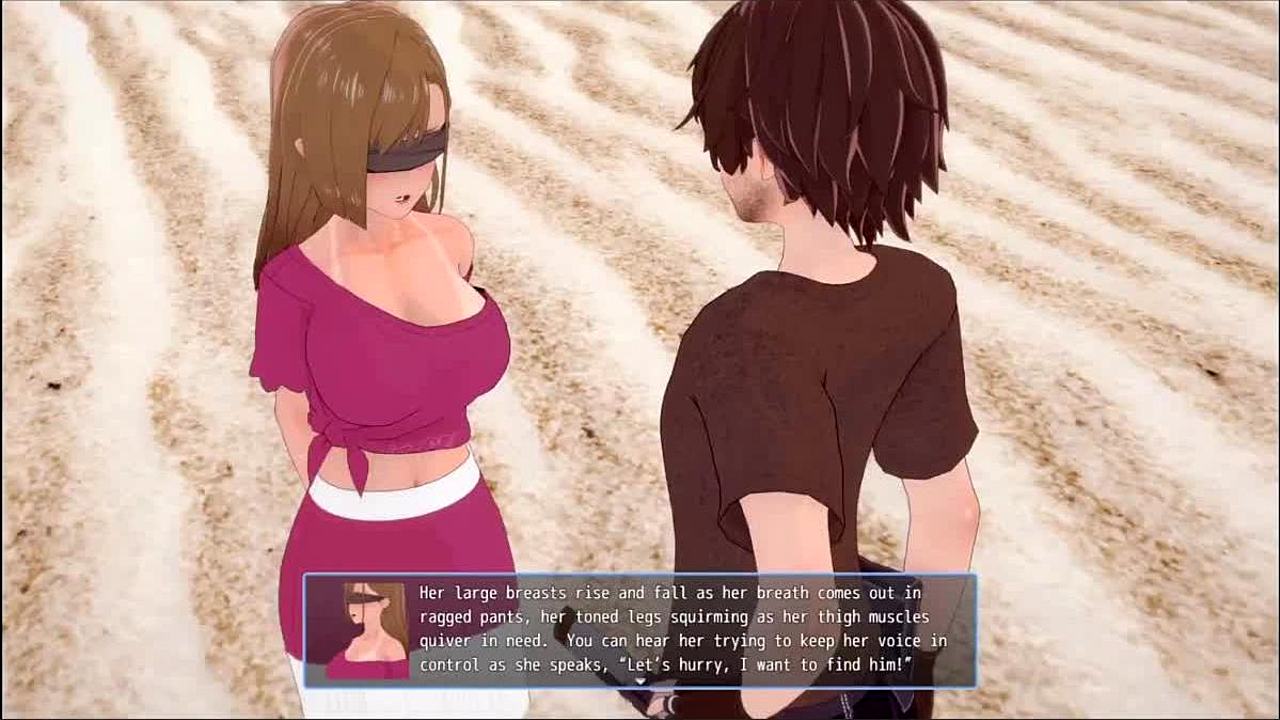
Task: Click the dialogue continue arrow indicator
Action: pyautogui.click(x=640, y=683)
